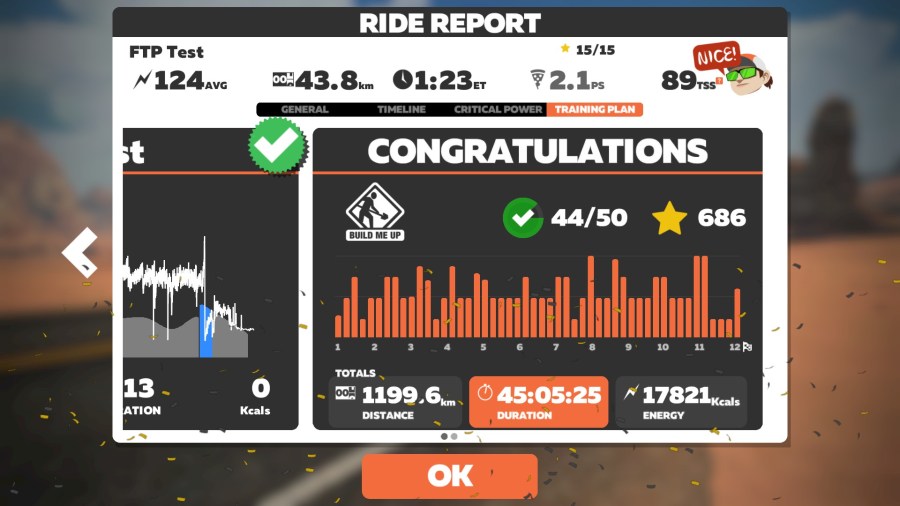Choose the Distance totals tile
The width and height of the screenshot is (900, 506).
[396, 402]
